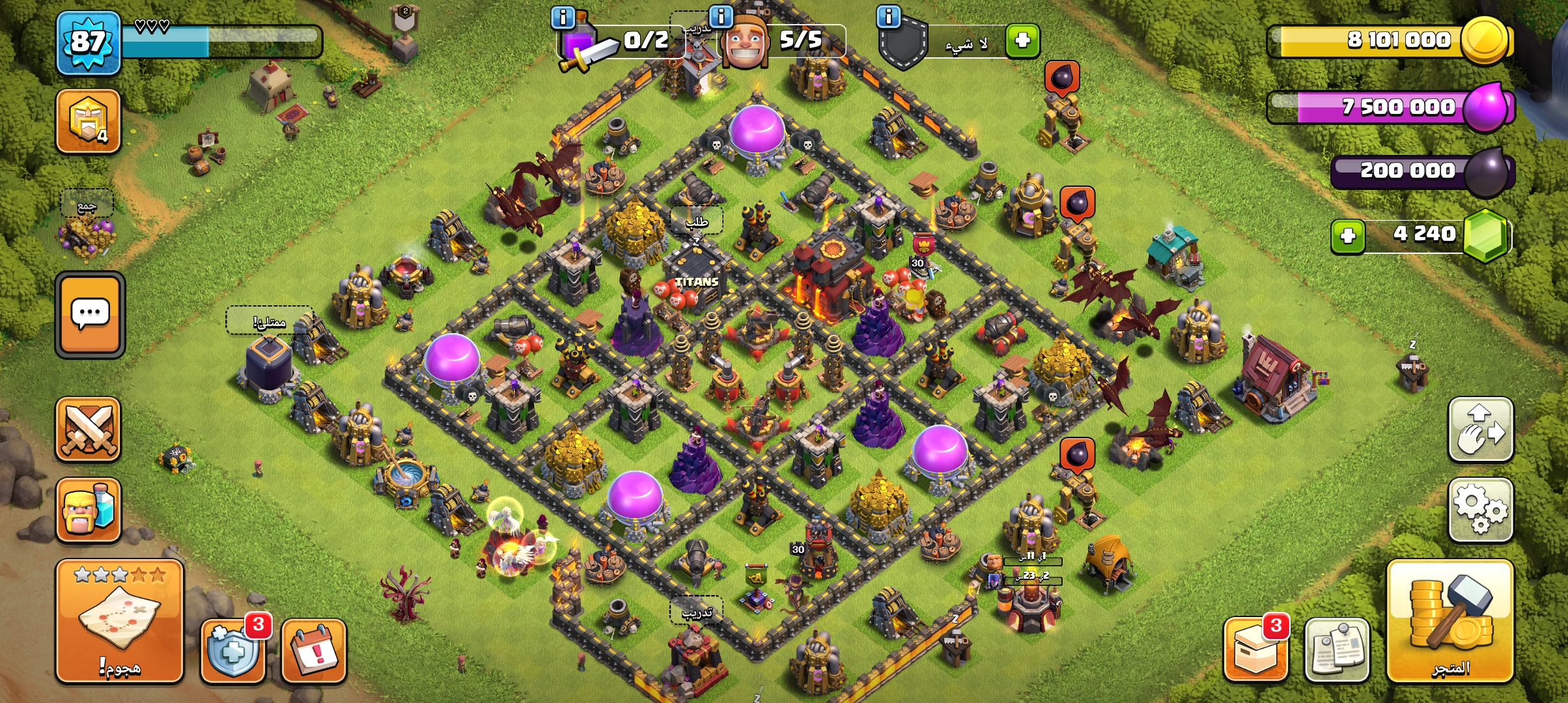Open the chat speech bubble panel
Screen dimensions: 1568x703
point(90,314)
